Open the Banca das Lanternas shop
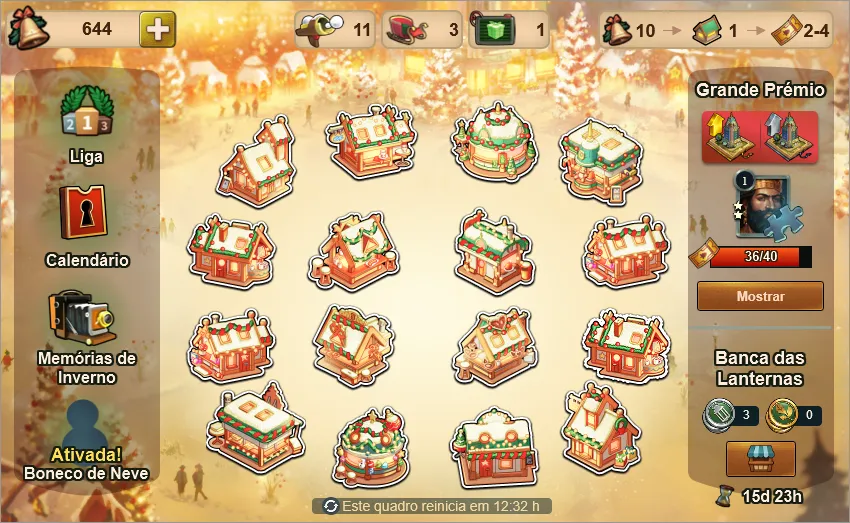 760,459
